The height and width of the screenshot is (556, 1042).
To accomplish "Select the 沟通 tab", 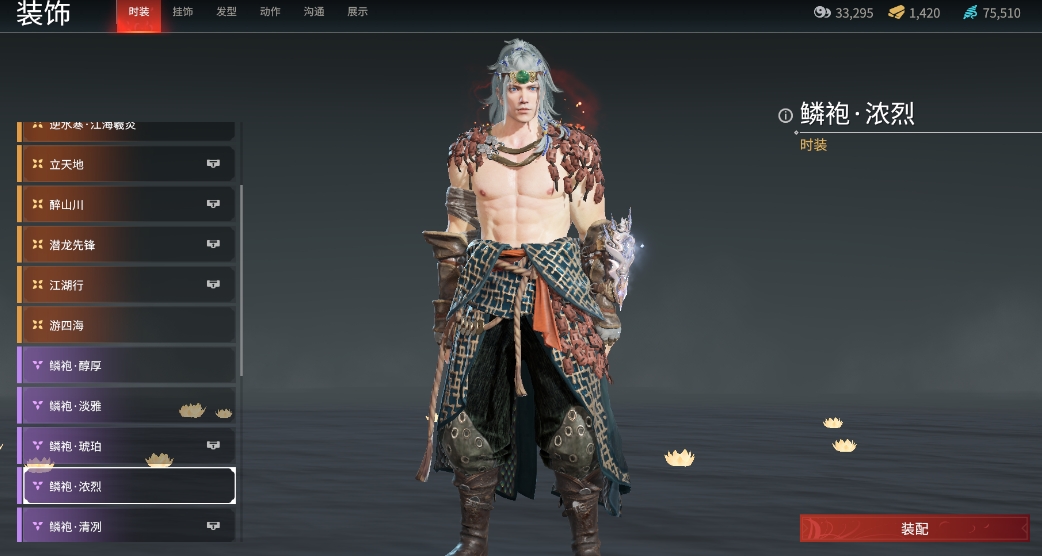I will (313, 12).
